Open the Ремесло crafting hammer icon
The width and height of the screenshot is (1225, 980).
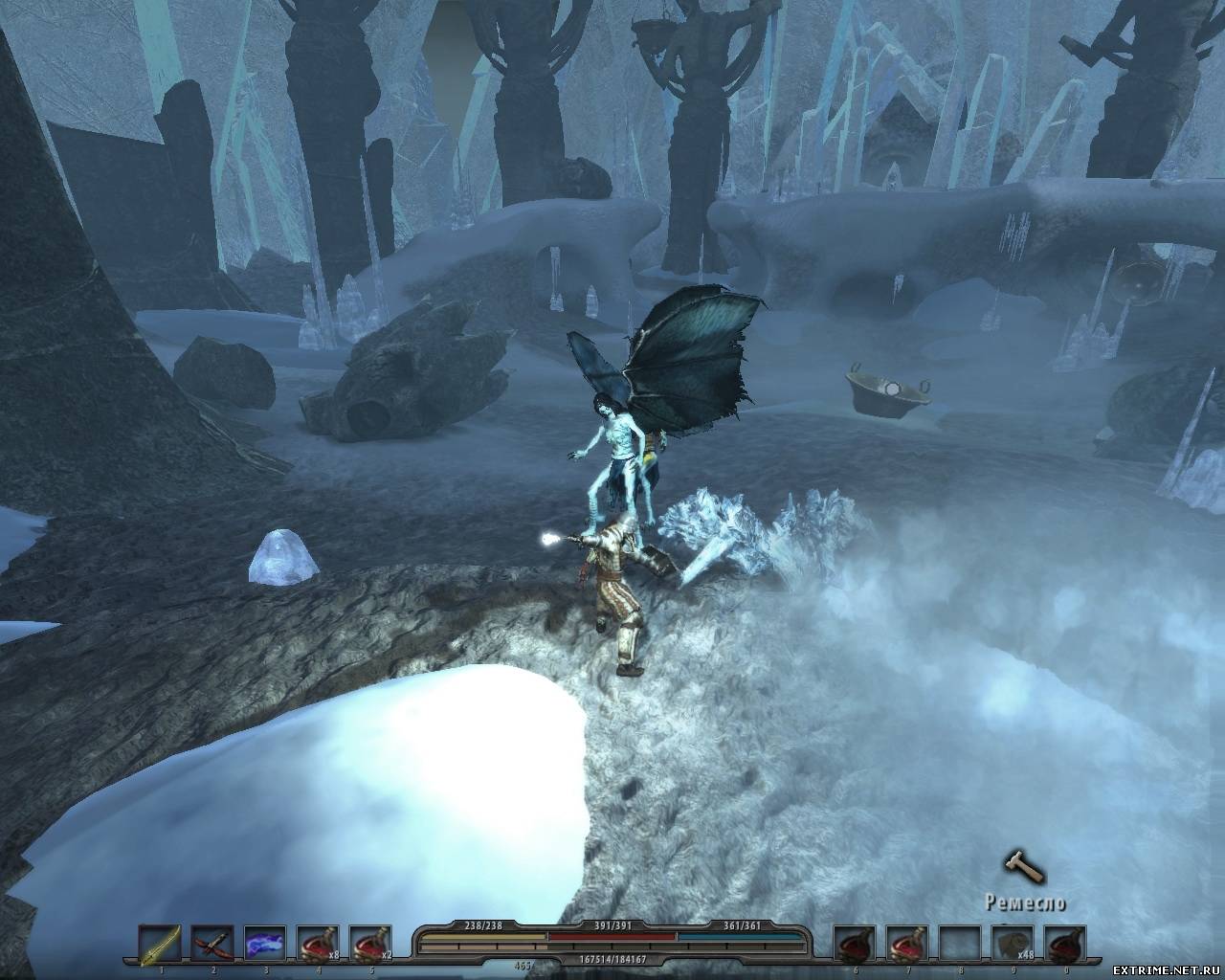(x=1020, y=868)
